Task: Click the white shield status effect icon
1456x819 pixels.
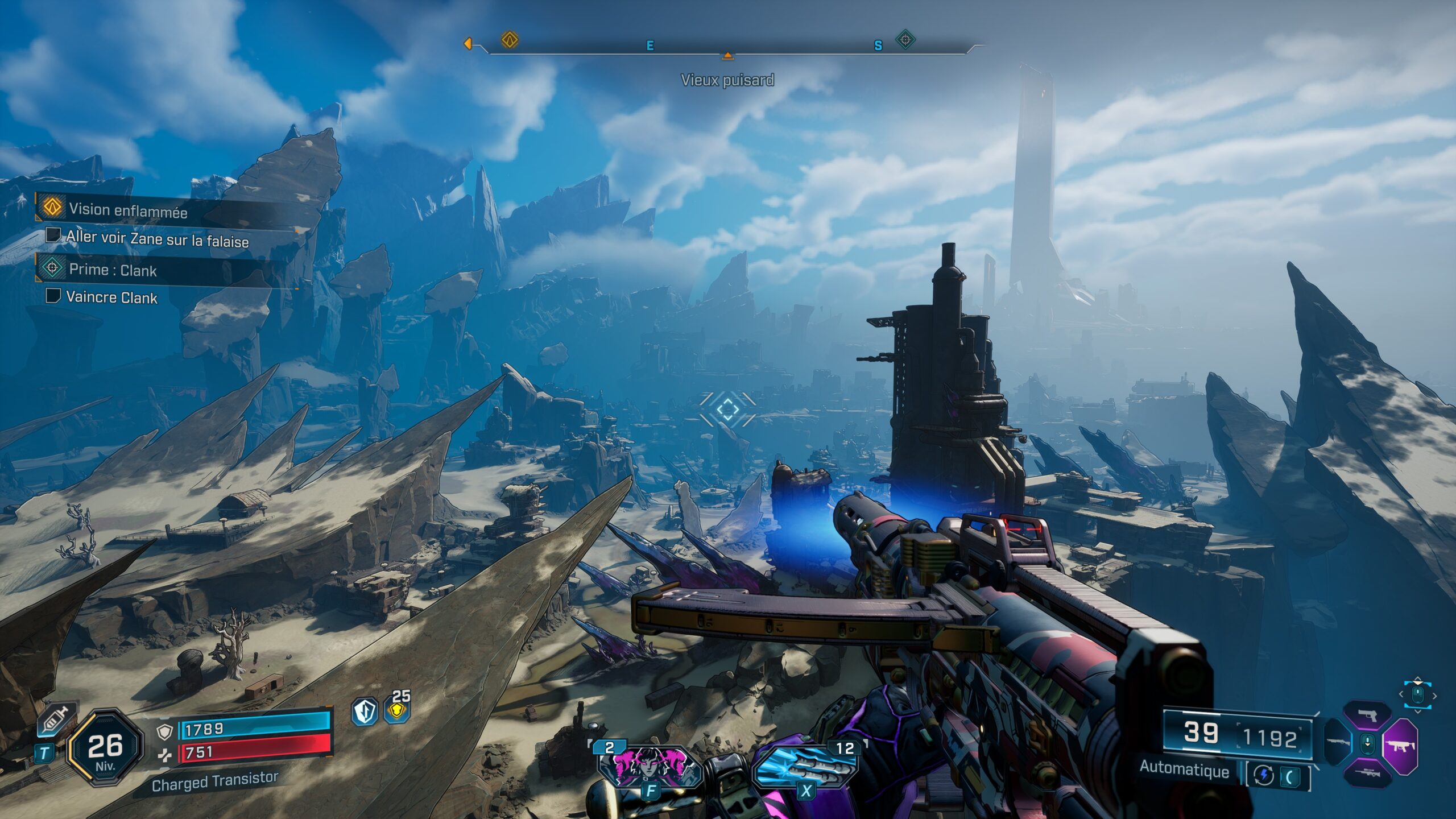Action: click(365, 712)
